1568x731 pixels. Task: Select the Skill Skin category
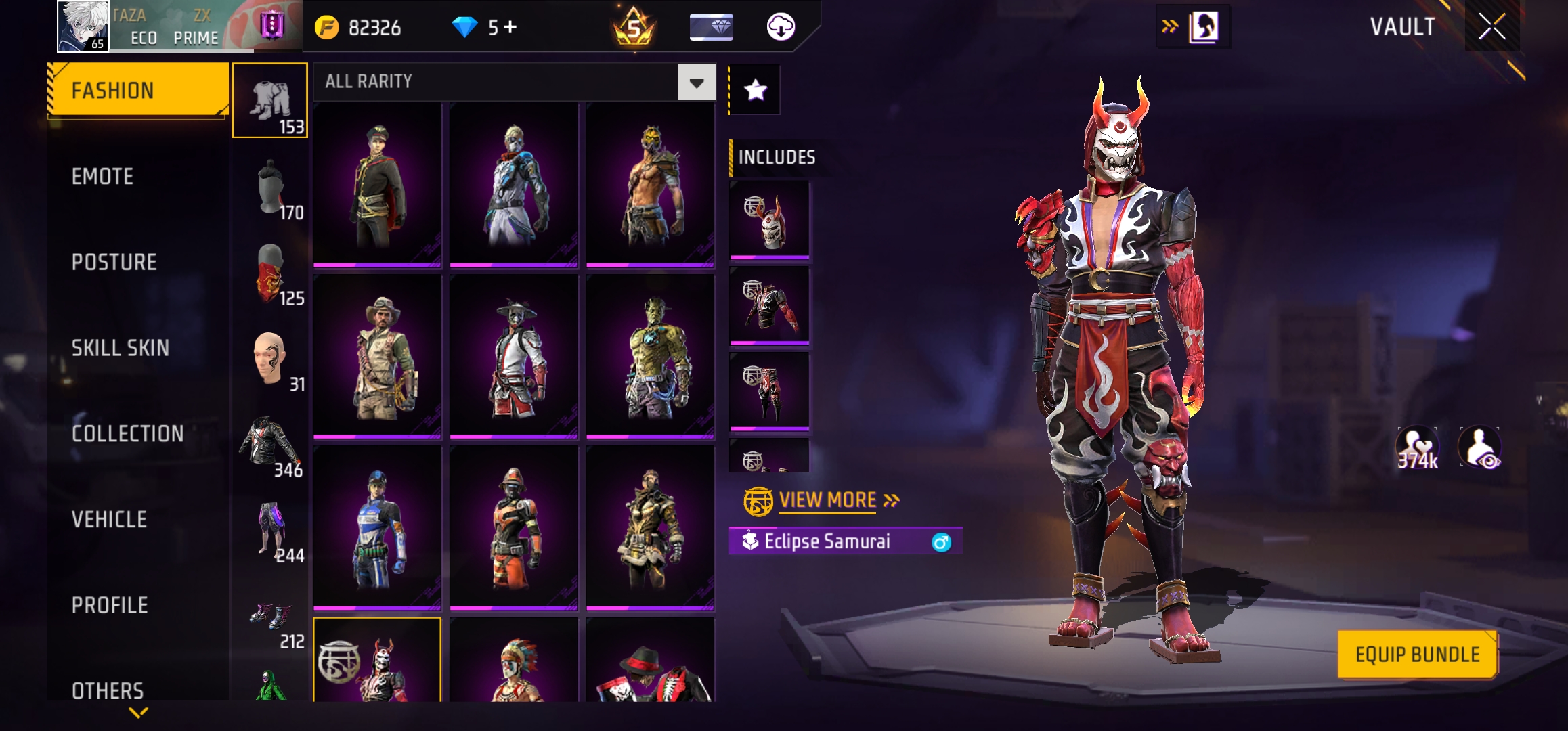120,348
